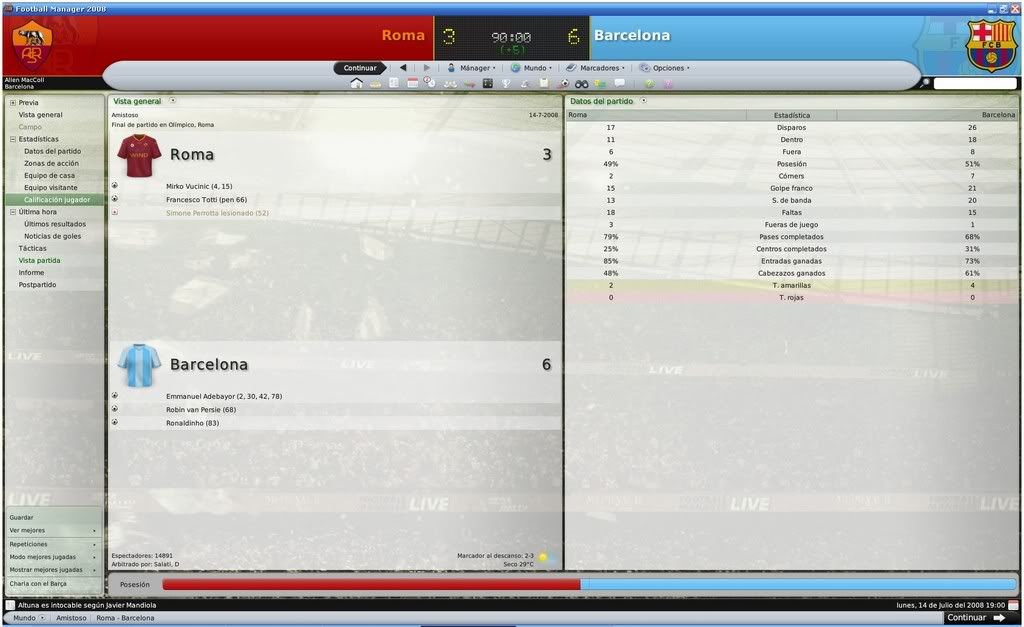Choose Charla con el Barça
The width and height of the screenshot is (1024, 627).
pyautogui.click(x=38, y=583)
